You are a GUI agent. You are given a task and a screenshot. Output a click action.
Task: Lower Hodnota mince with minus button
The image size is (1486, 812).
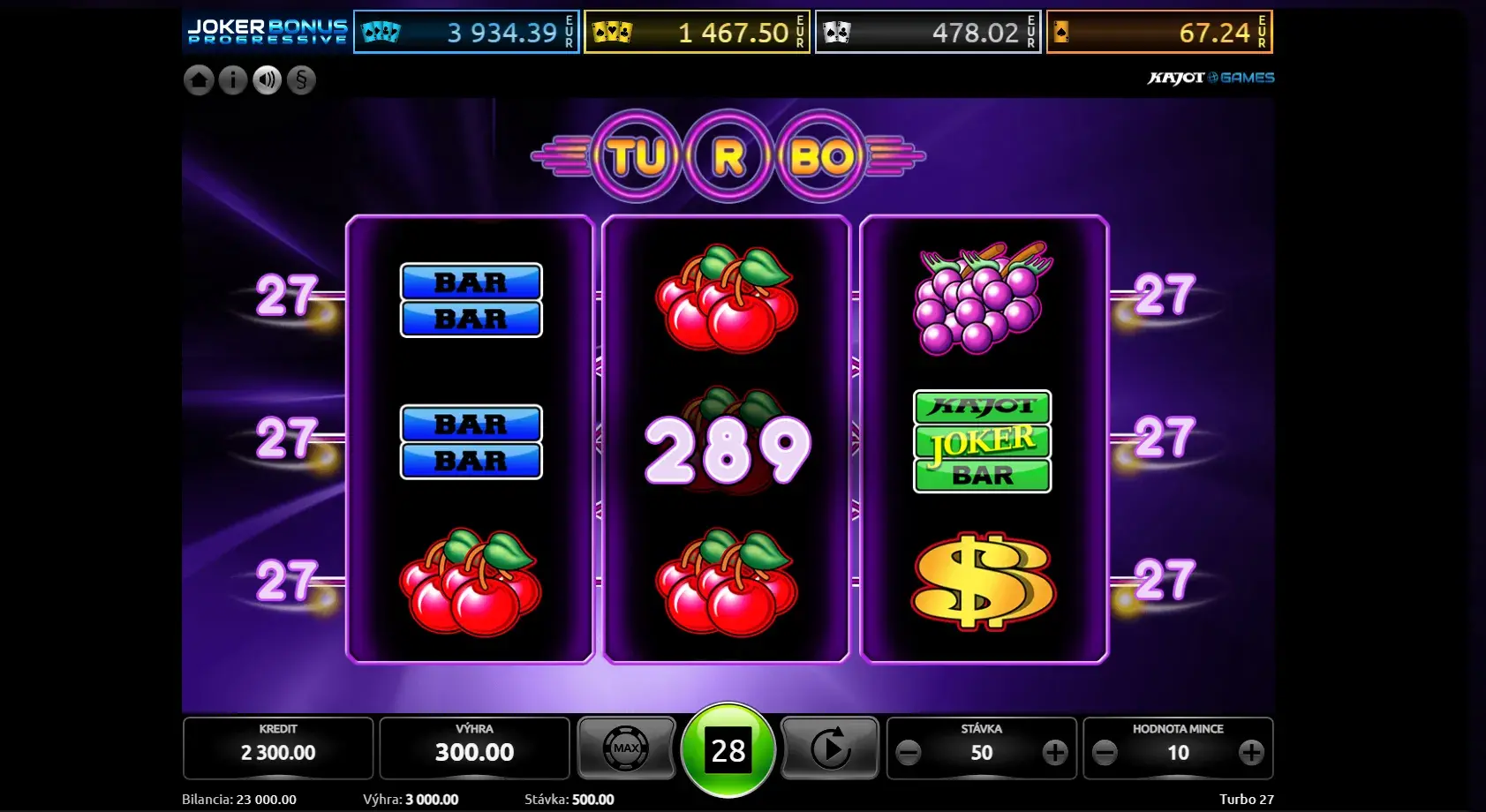pyautogui.click(x=1105, y=753)
